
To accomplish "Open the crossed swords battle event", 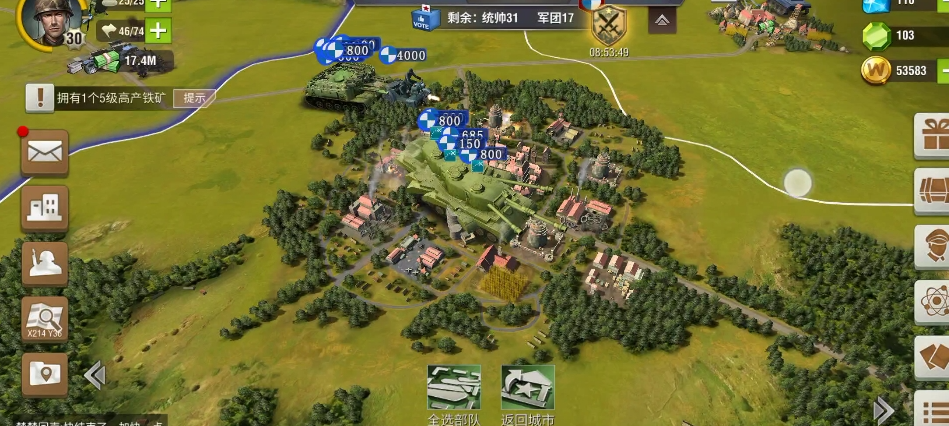I will tap(609, 22).
